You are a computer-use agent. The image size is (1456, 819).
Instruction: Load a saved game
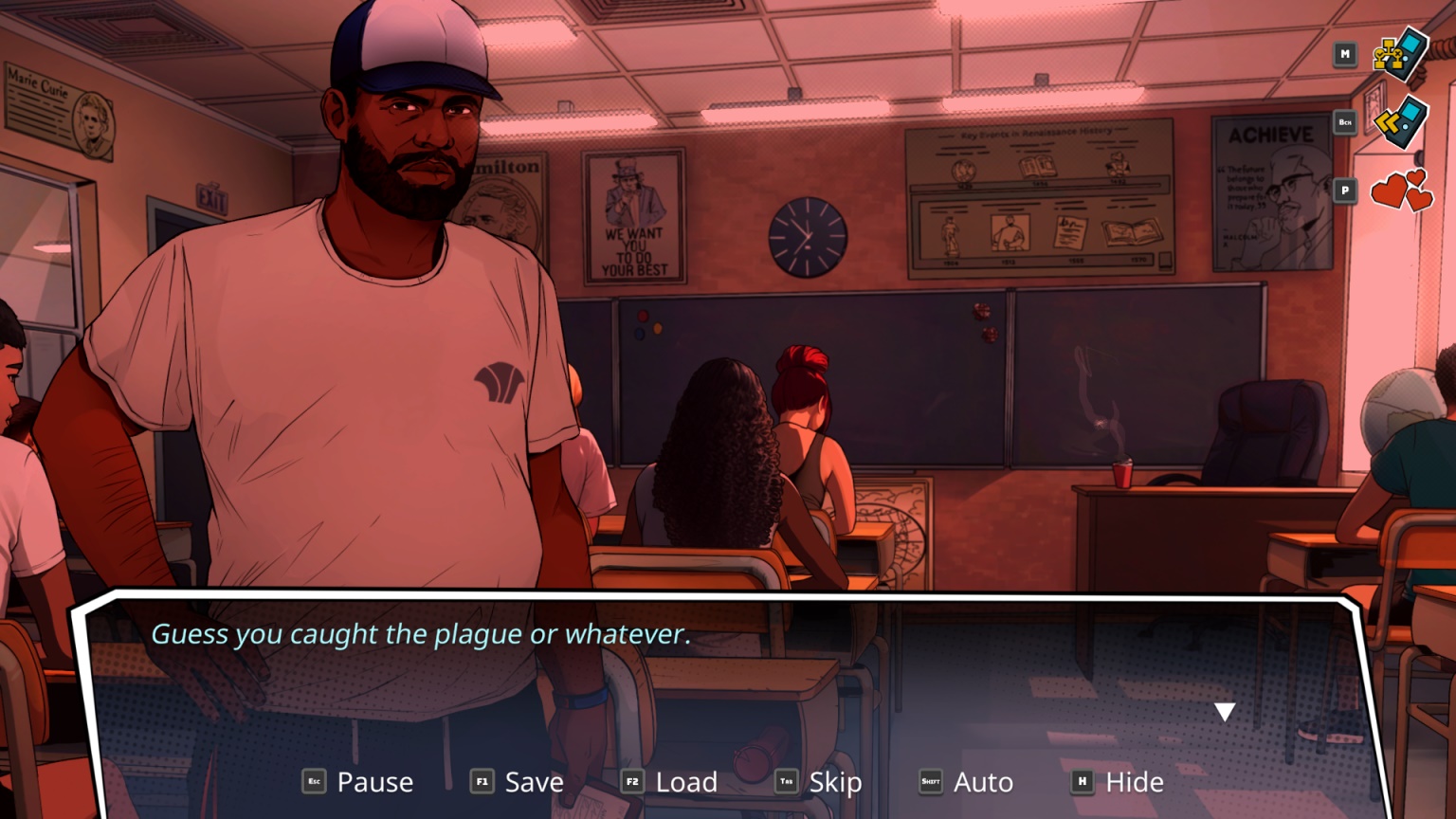[685, 782]
